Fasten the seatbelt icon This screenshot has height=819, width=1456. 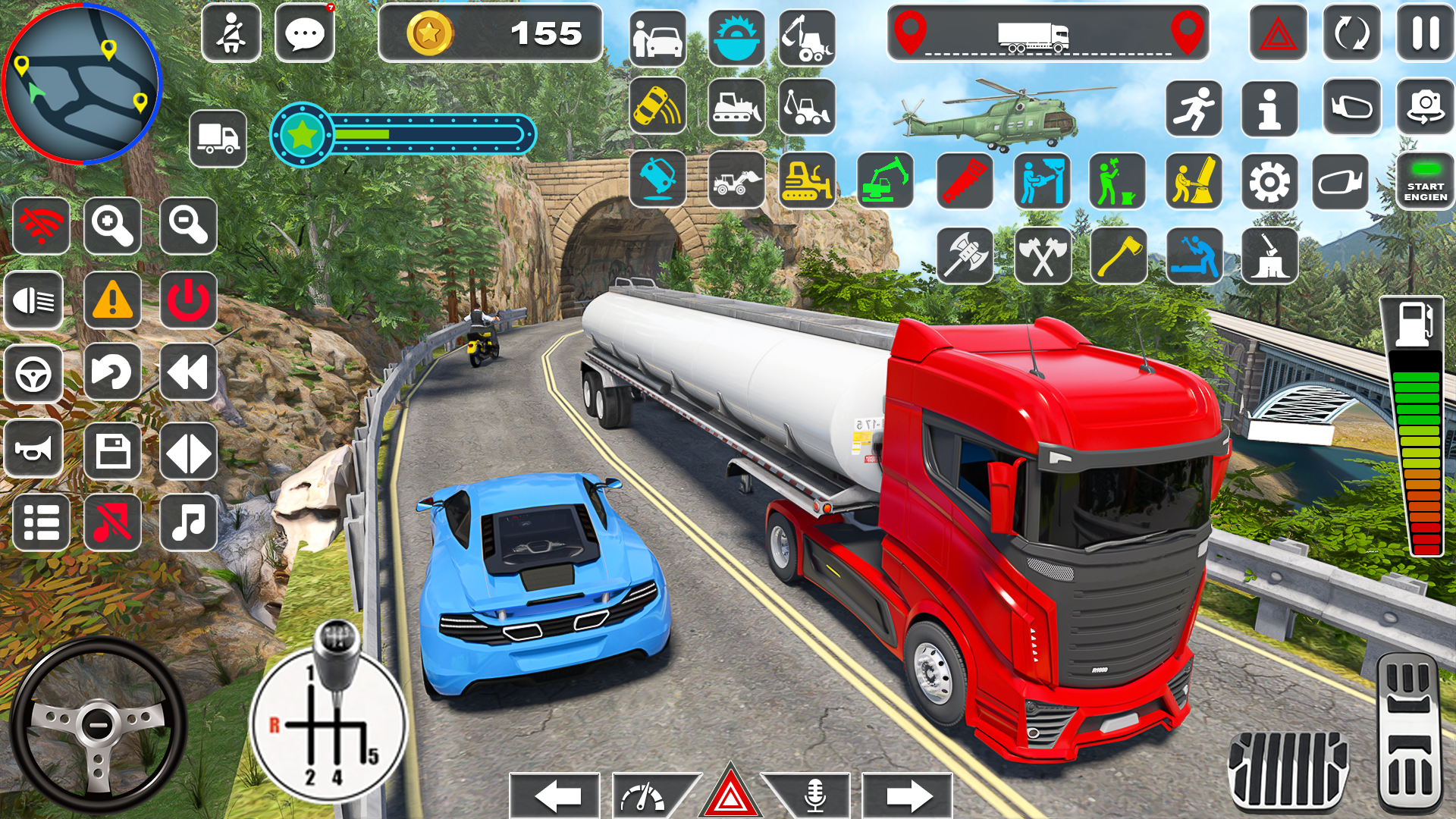pos(231,34)
